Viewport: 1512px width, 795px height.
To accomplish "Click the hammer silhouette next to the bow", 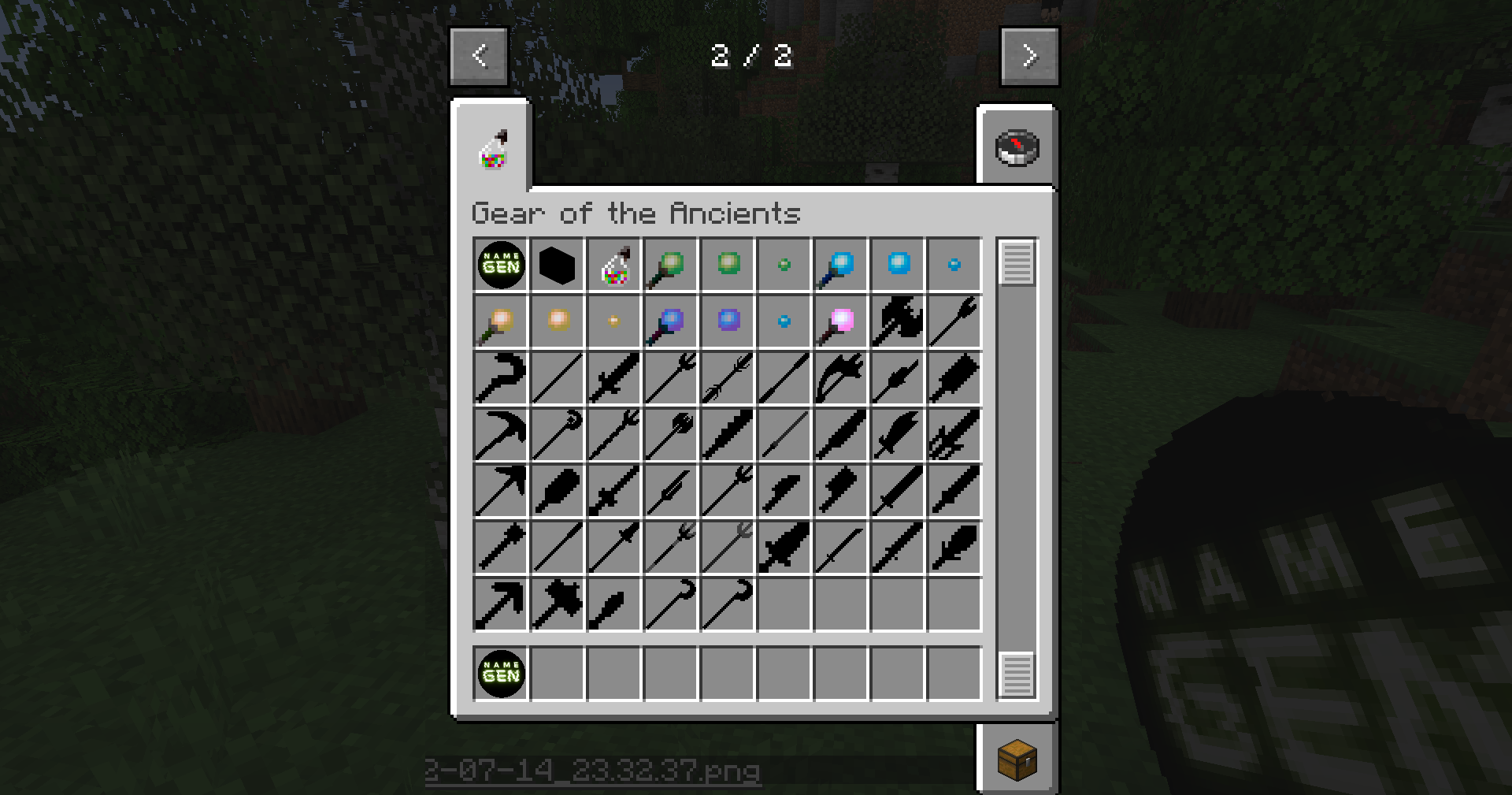I will (x=556, y=603).
